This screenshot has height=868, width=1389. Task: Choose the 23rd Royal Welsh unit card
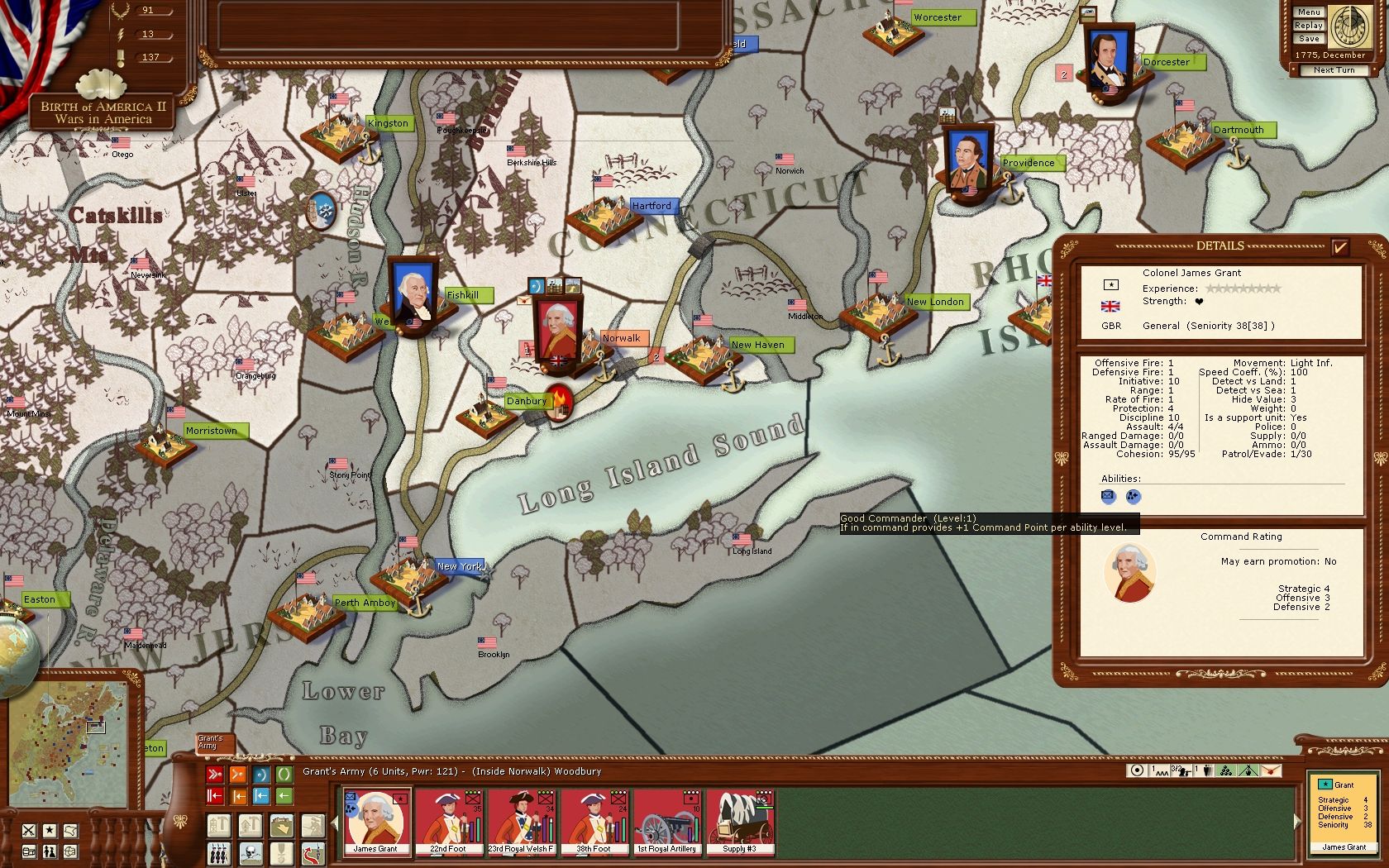[521, 821]
